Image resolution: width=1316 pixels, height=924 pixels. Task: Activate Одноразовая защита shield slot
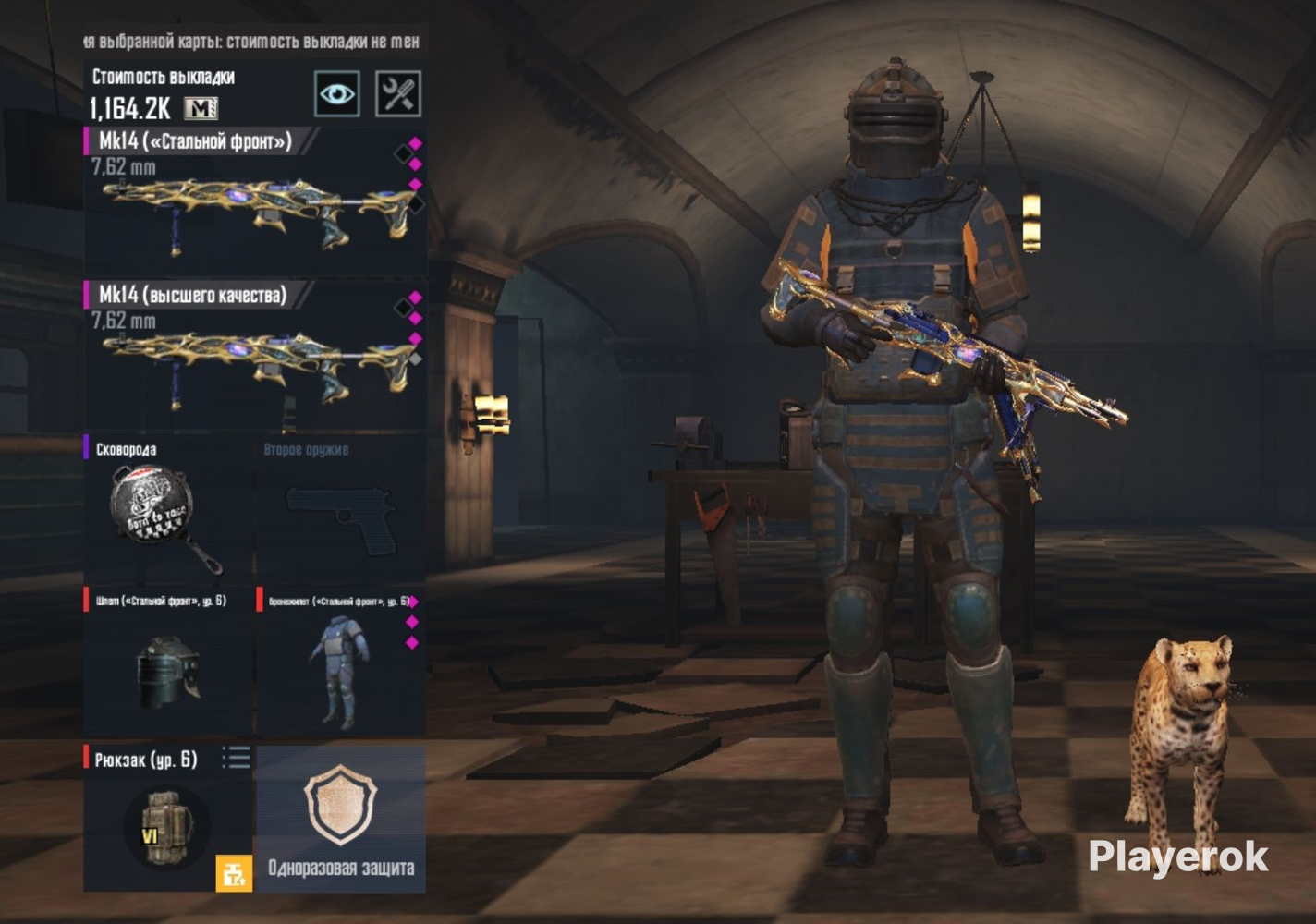pyautogui.click(x=340, y=818)
